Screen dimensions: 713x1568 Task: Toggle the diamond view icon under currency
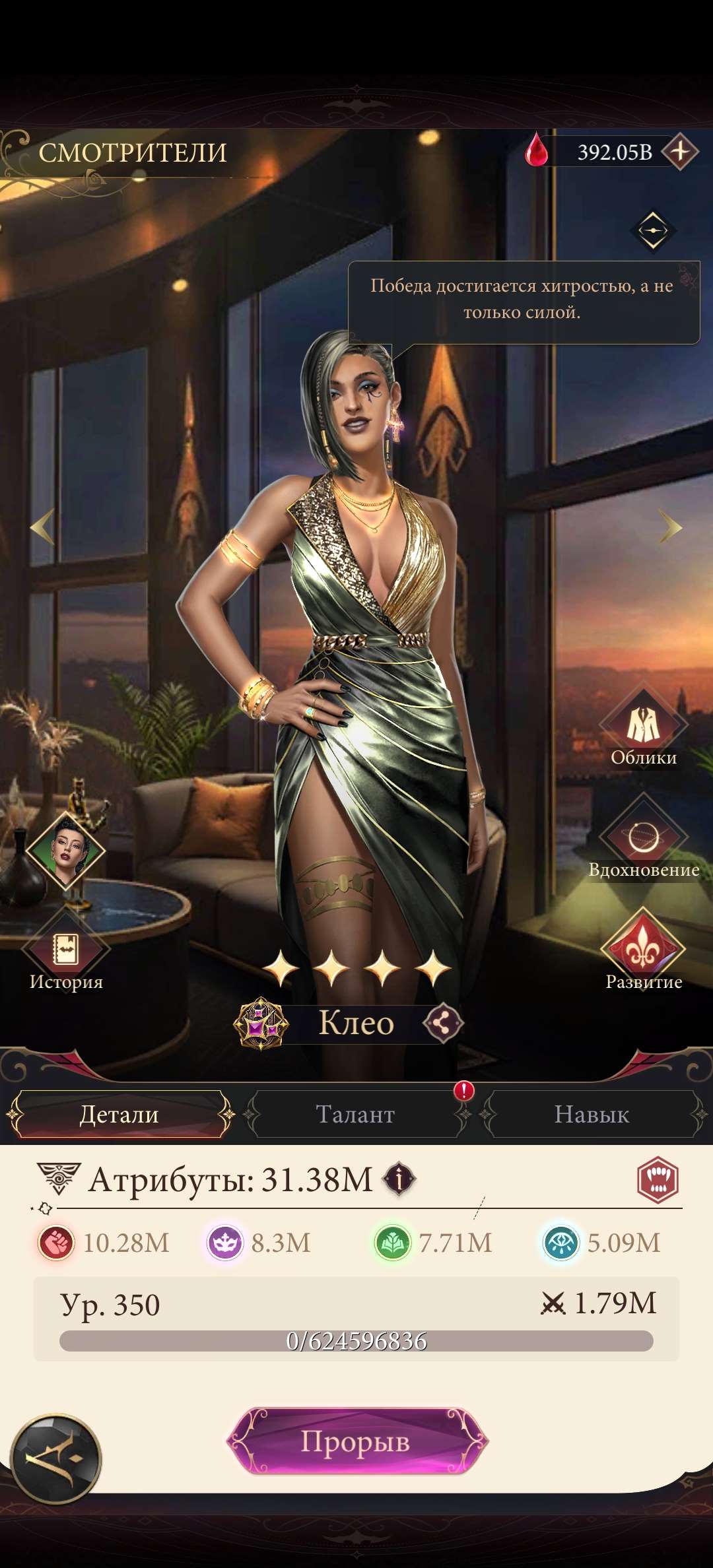[x=653, y=230]
